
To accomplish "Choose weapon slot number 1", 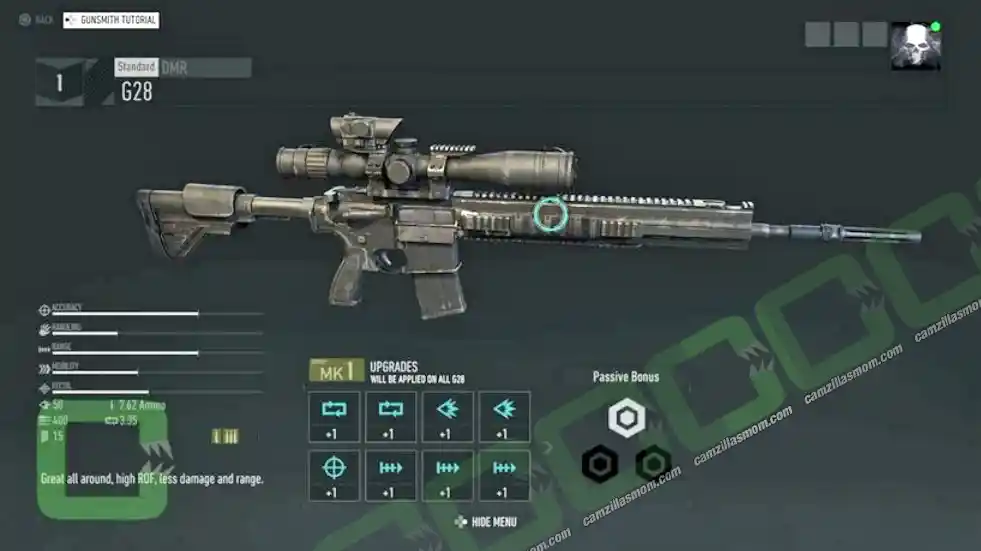I will tap(59, 83).
